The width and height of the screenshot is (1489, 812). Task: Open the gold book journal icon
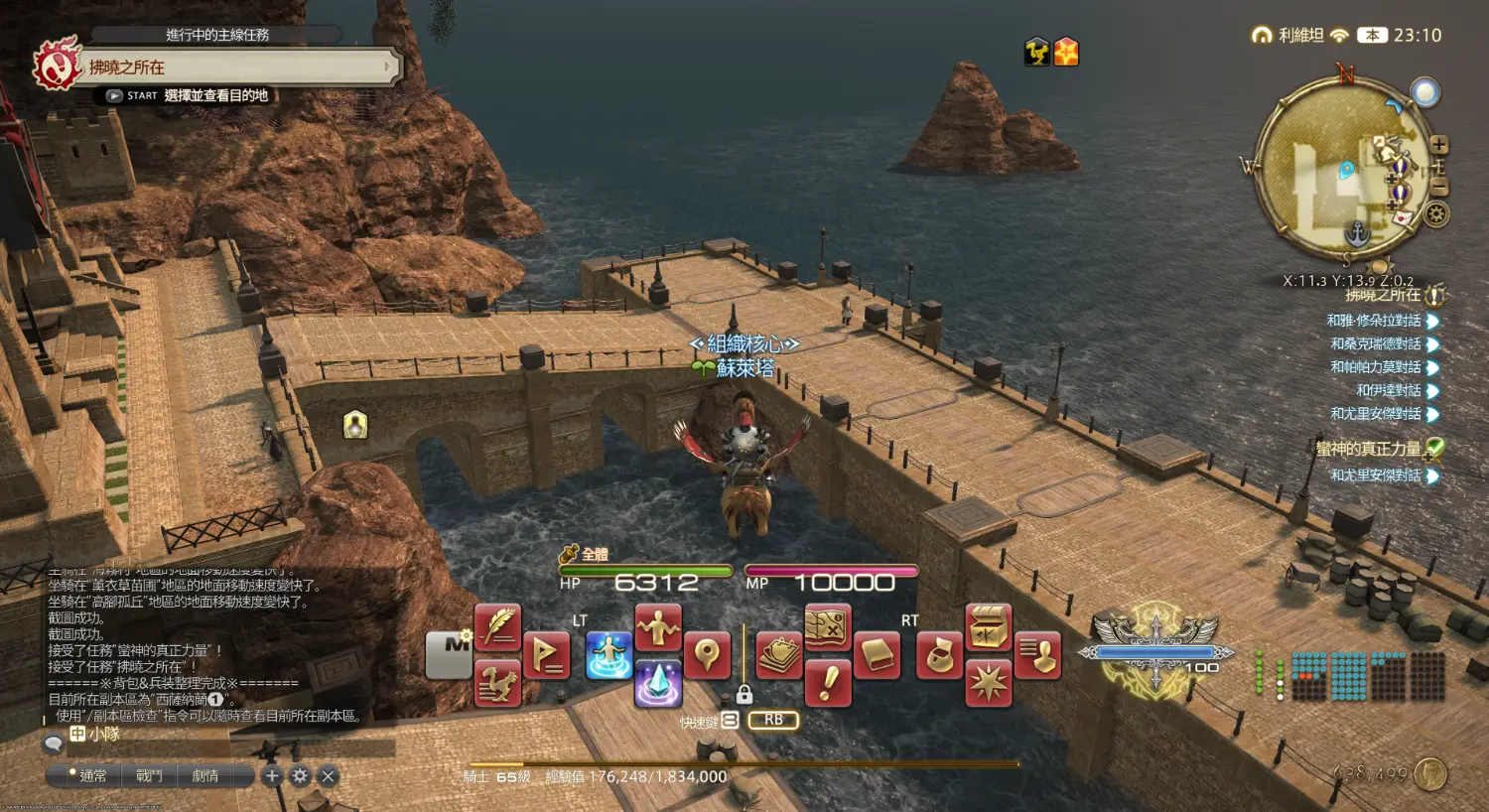coord(878,656)
